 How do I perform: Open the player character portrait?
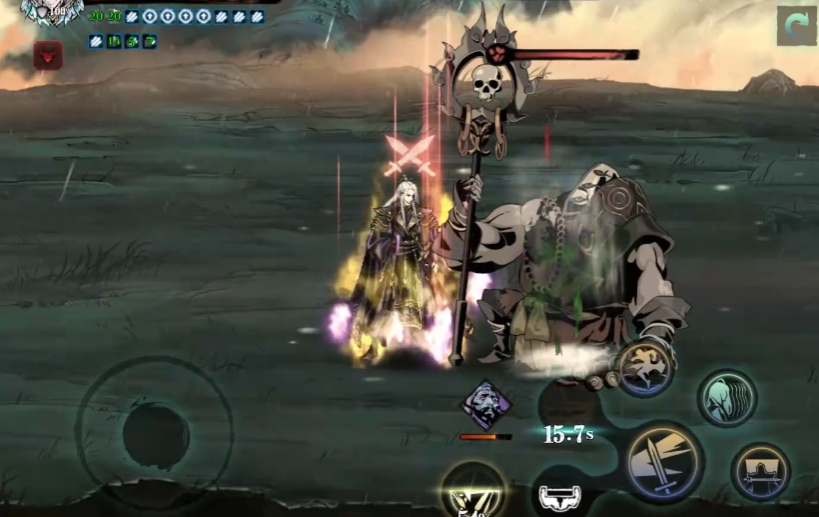[x=50, y=12]
